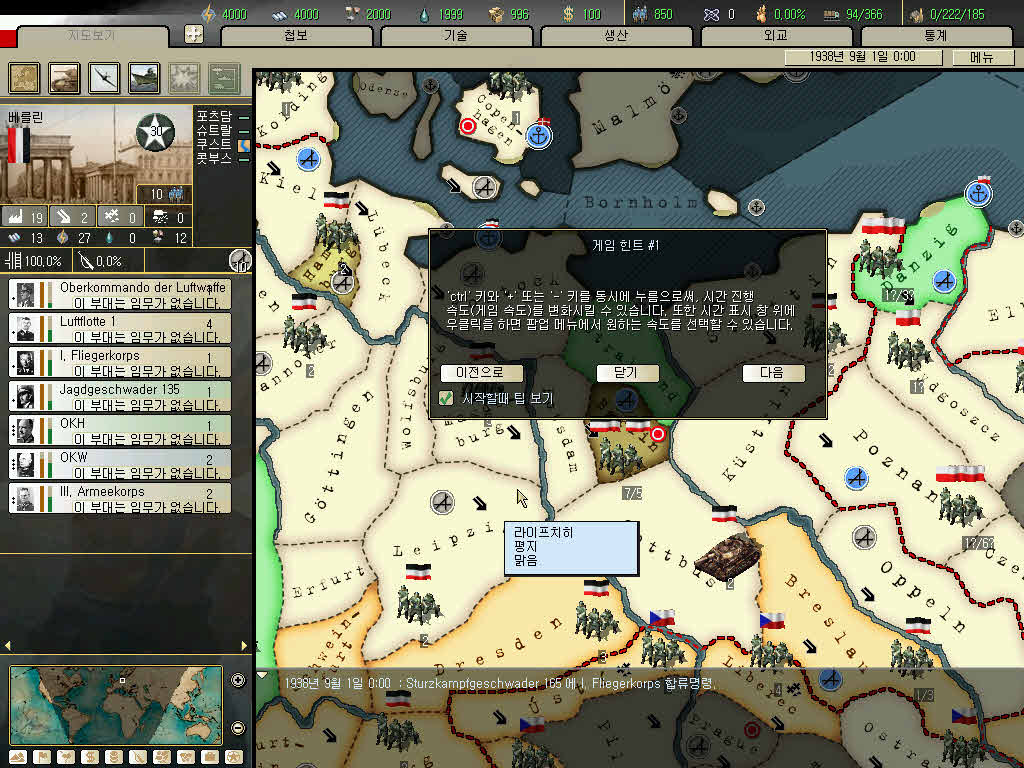Zoom in the map with the plus button
This screenshot has height=768, width=1024.
click(238, 681)
